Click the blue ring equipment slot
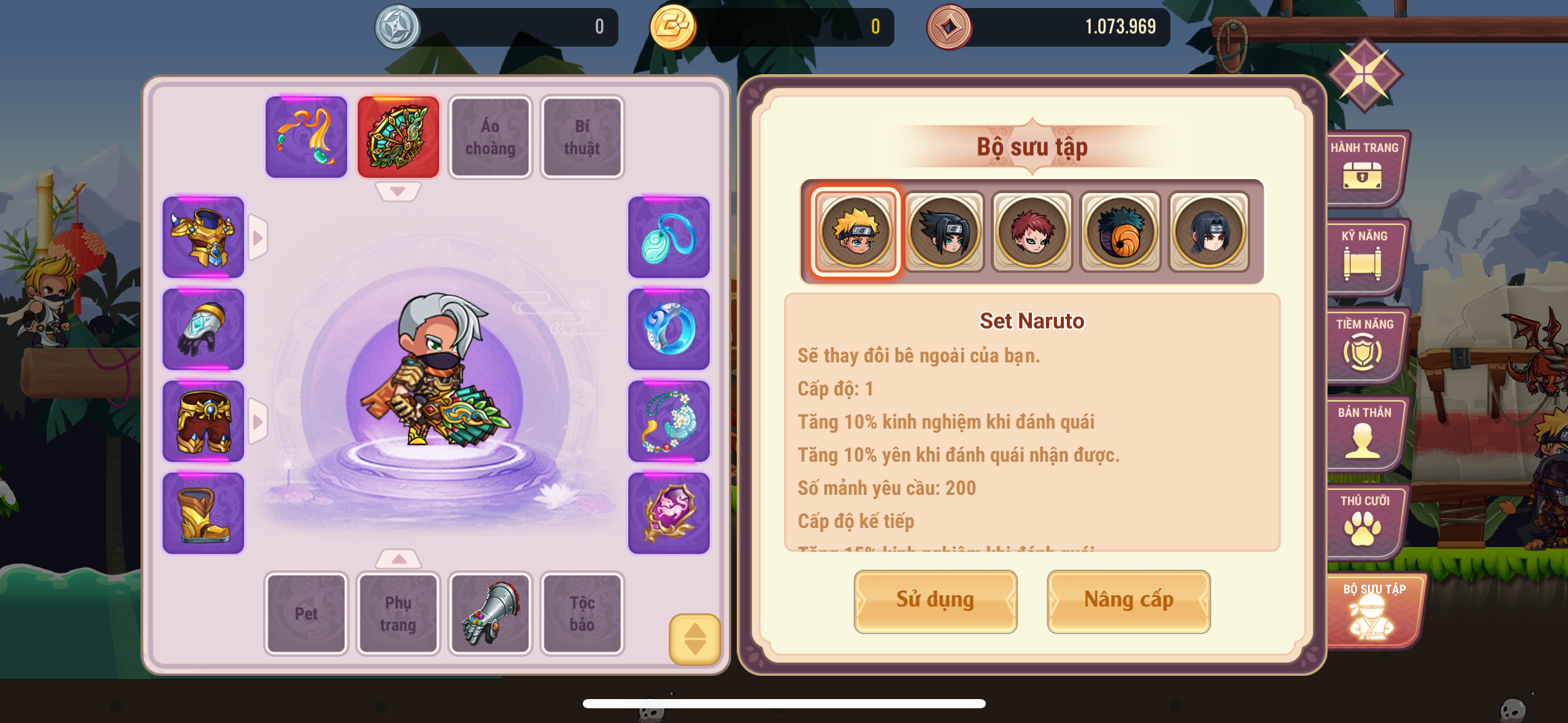The image size is (1568, 723). coord(669,329)
